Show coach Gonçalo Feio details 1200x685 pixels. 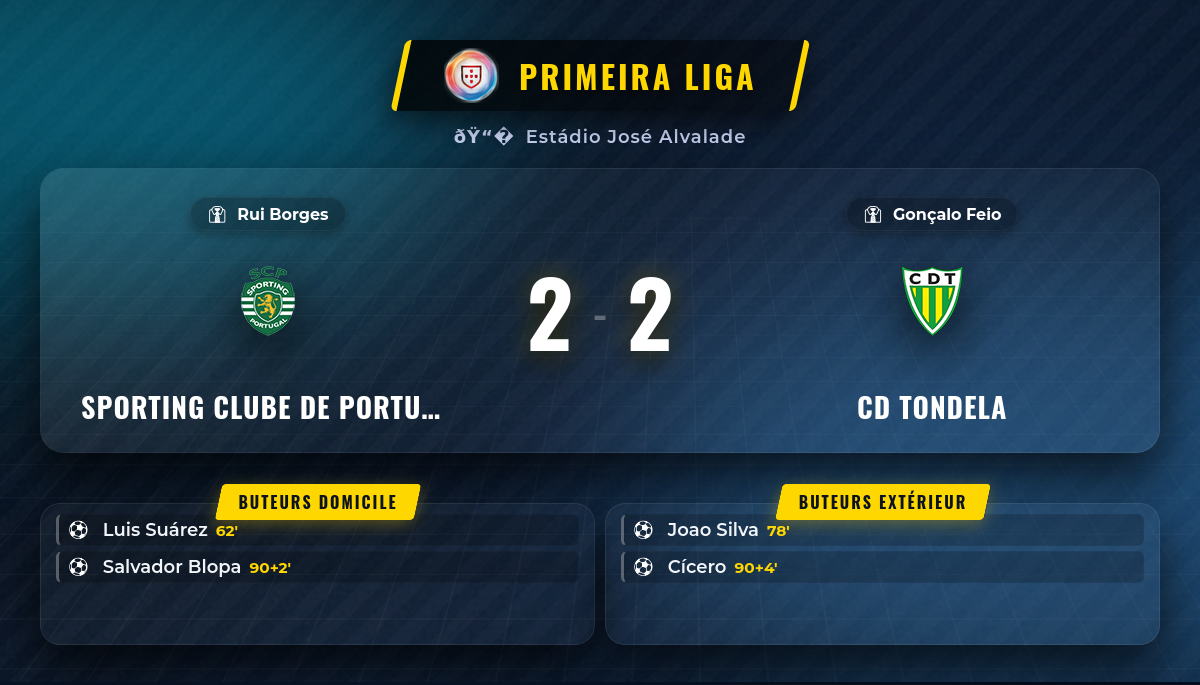[932, 214]
